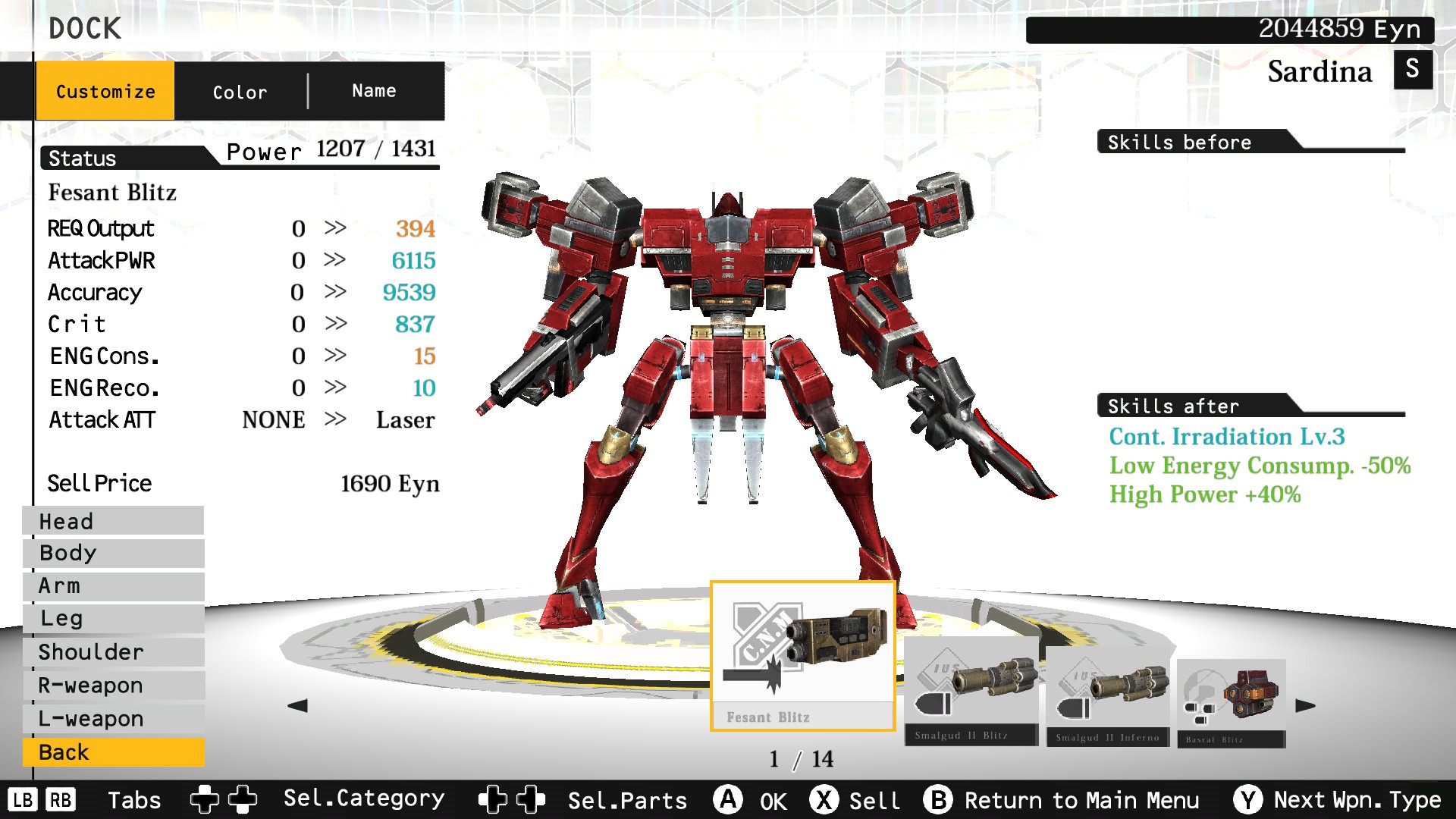Viewport: 1456px width, 819px height.
Task: Click right arrow for next weapon page
Action: pyautogui.click(x=1306, y=705)
